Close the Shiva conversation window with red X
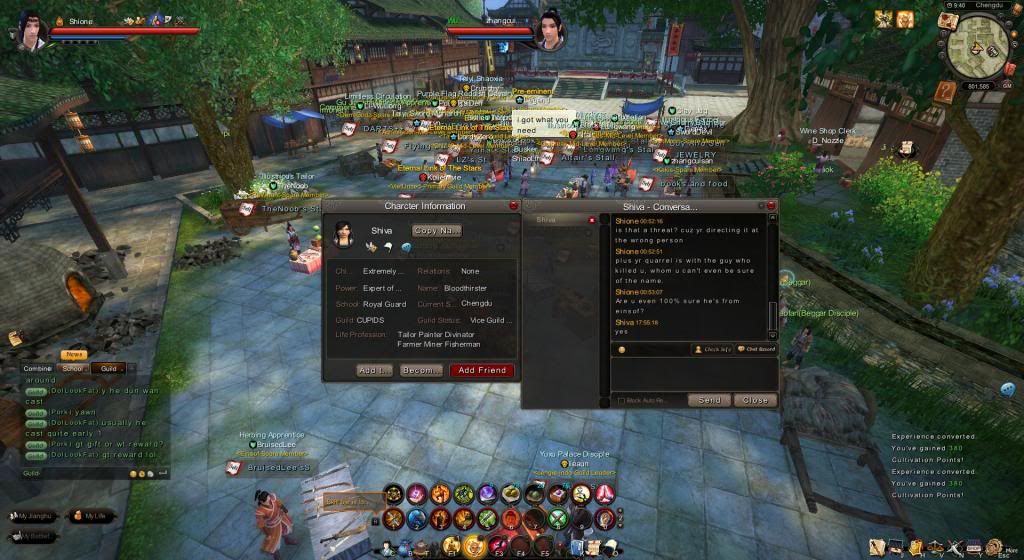The width and height of the screenshot is (1024, 560). pyautogui.click(x=771, y=205)
